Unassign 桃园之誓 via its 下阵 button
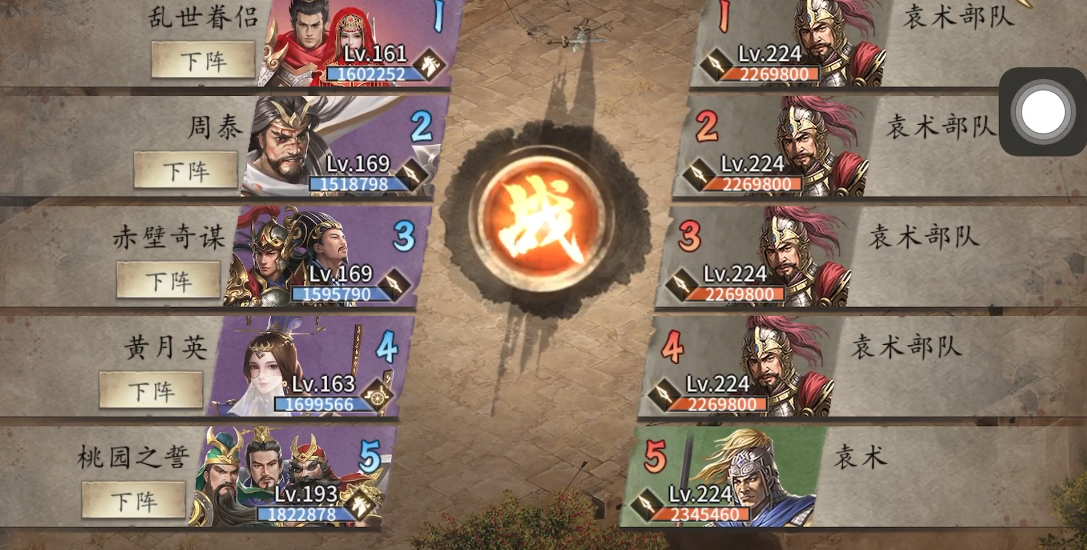 (x=134, y=499)
